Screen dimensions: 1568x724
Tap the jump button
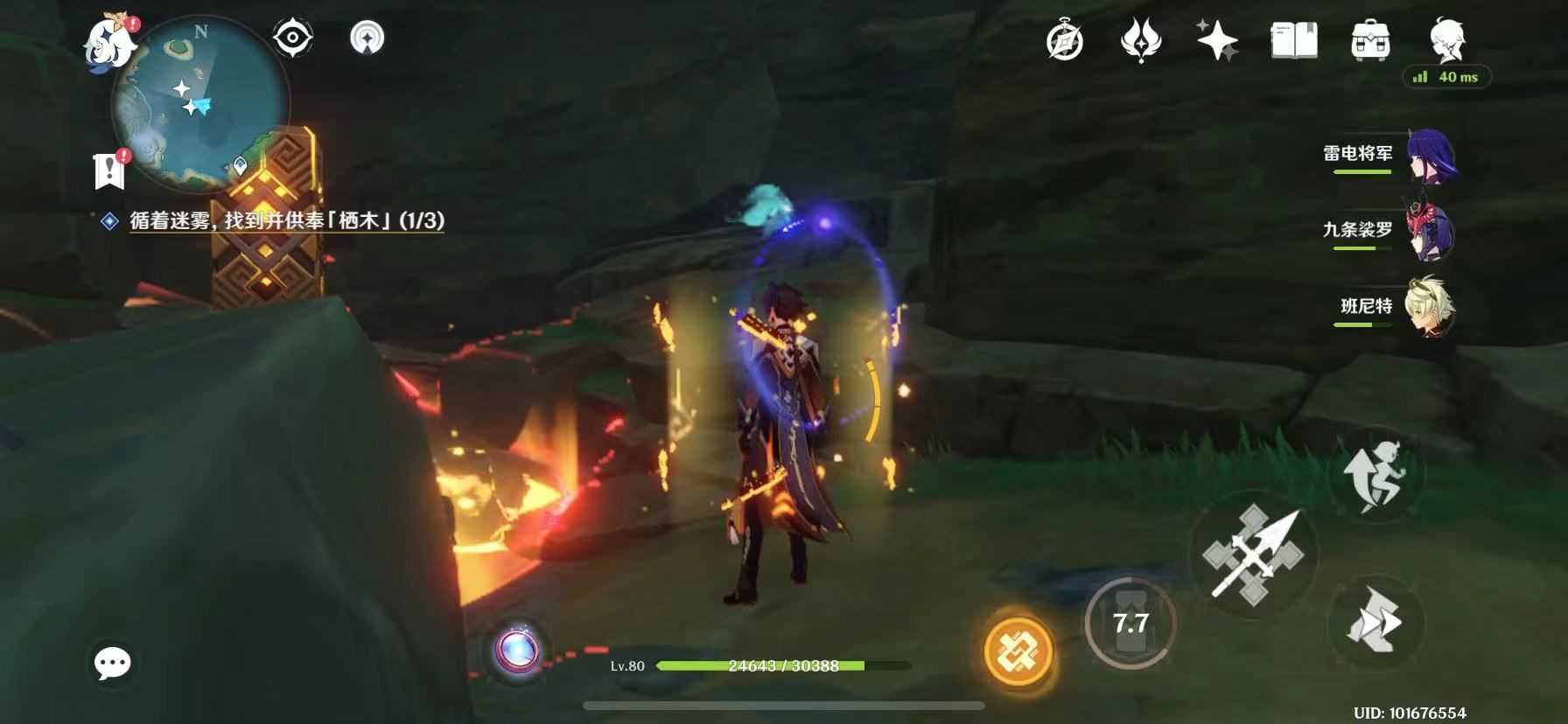1375,475
